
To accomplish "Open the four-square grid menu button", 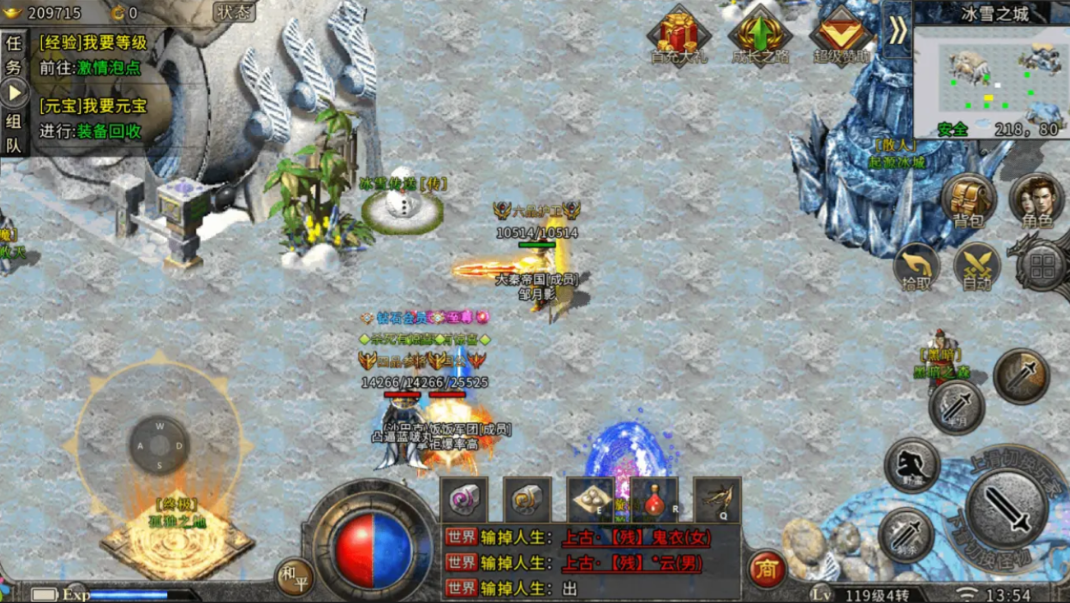I will (1043, 266).
